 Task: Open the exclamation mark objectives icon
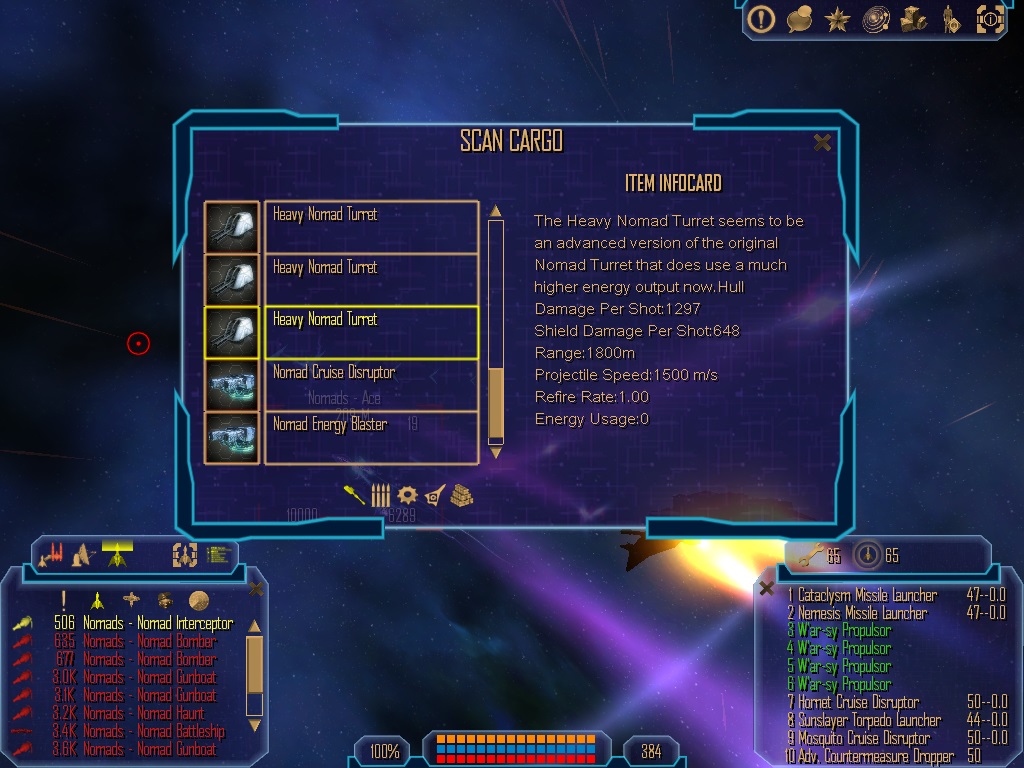pos(762,19)
